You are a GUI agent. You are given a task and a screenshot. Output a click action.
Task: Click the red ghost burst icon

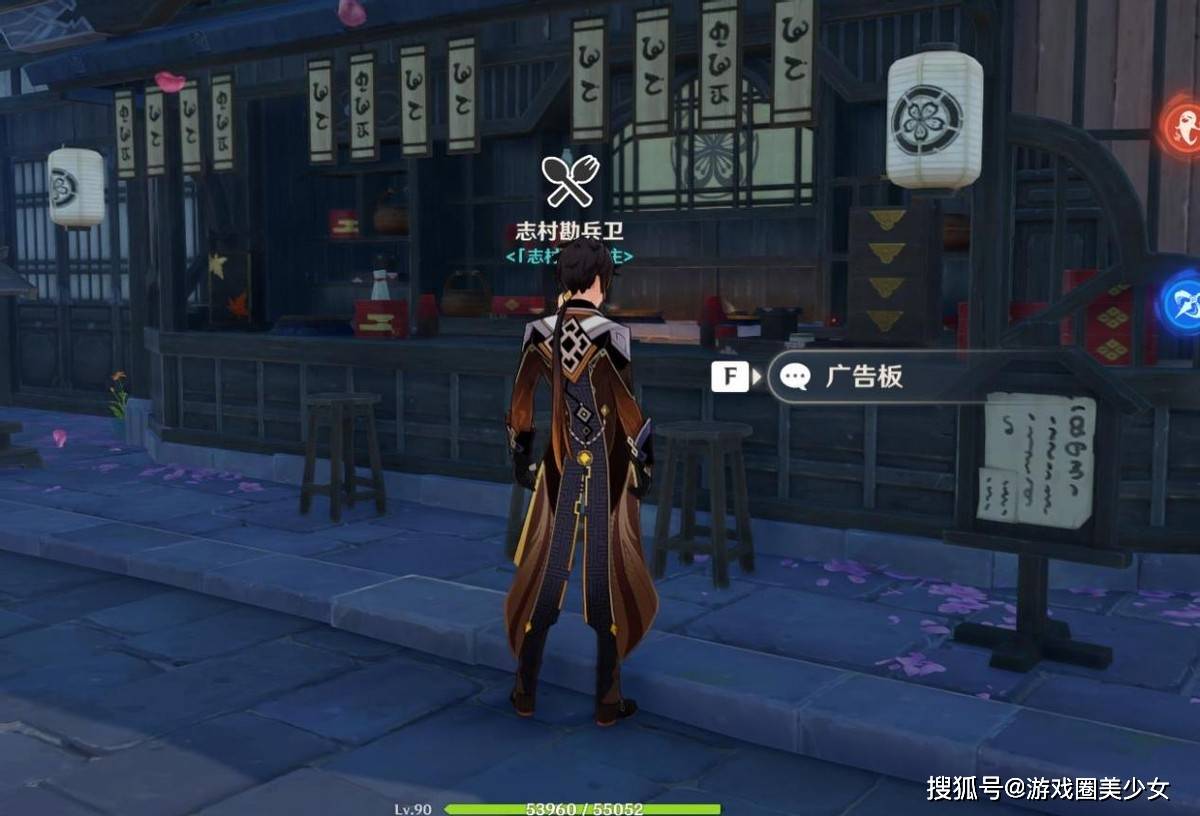click(x=1184, y=127)
